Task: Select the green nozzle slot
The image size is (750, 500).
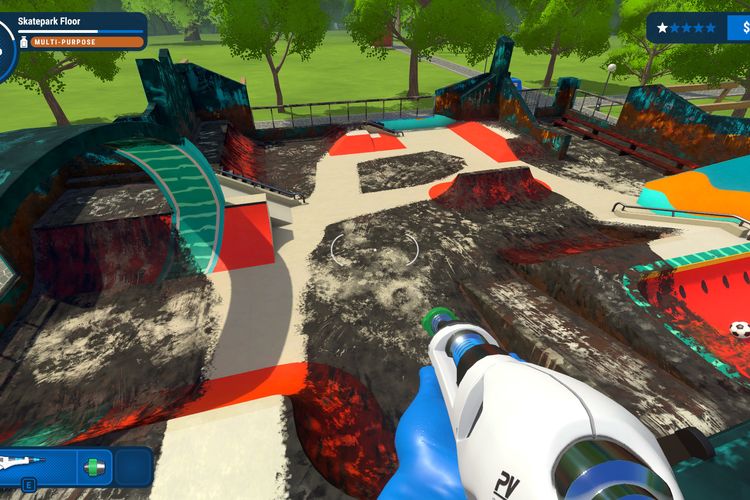Action: click(93, 467)
